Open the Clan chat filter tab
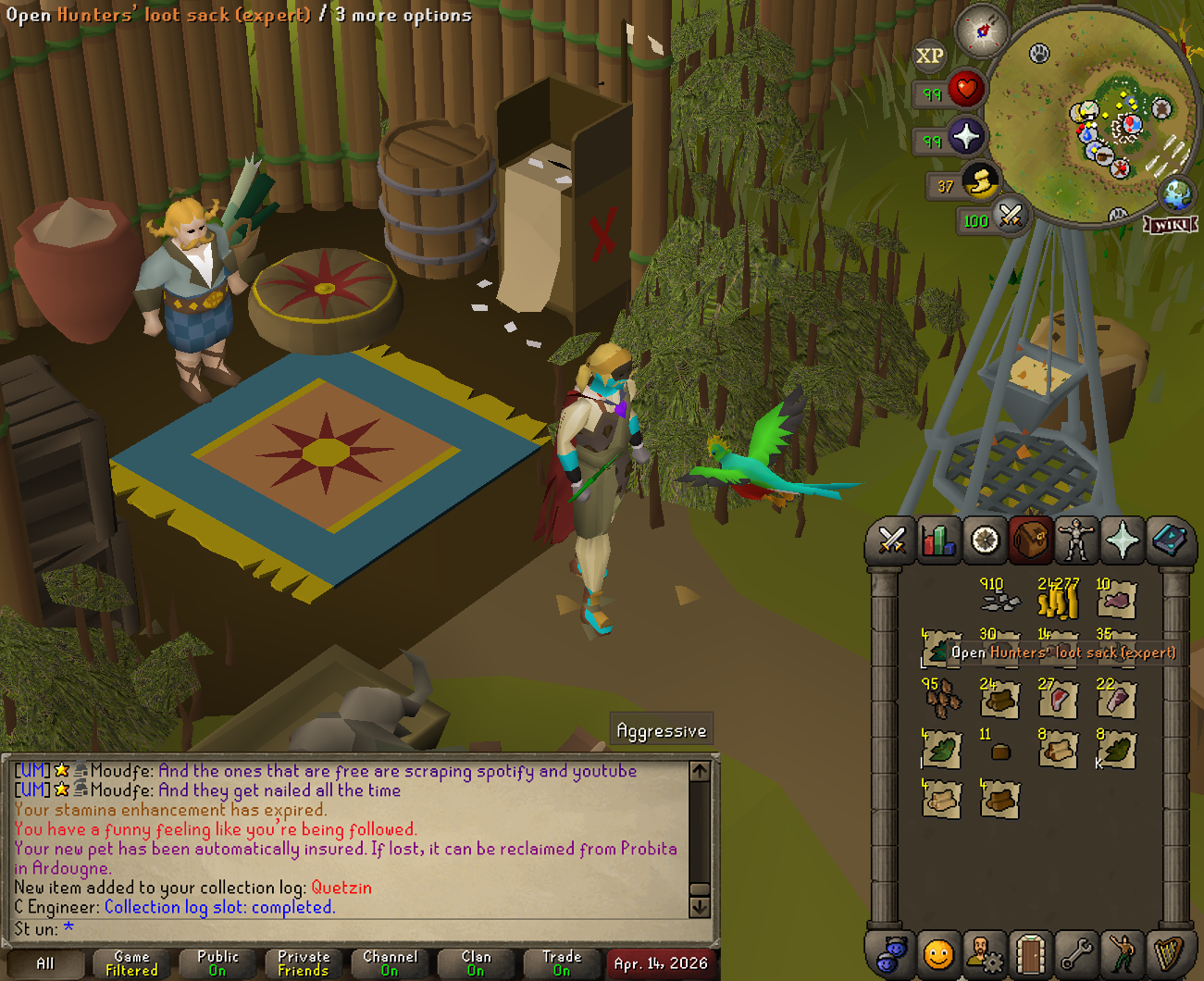This screenshot has height=981, width=1204. [x=476, y=963]
